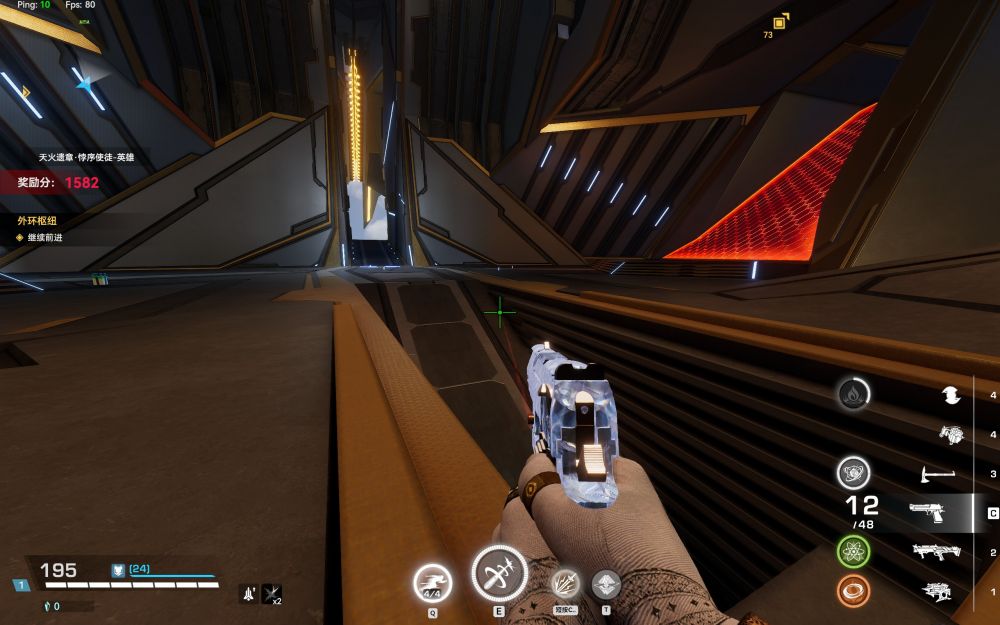Pick the crescent swirl item at the list top
This screenshot has width=1000, height=625.
click(951, 396)
